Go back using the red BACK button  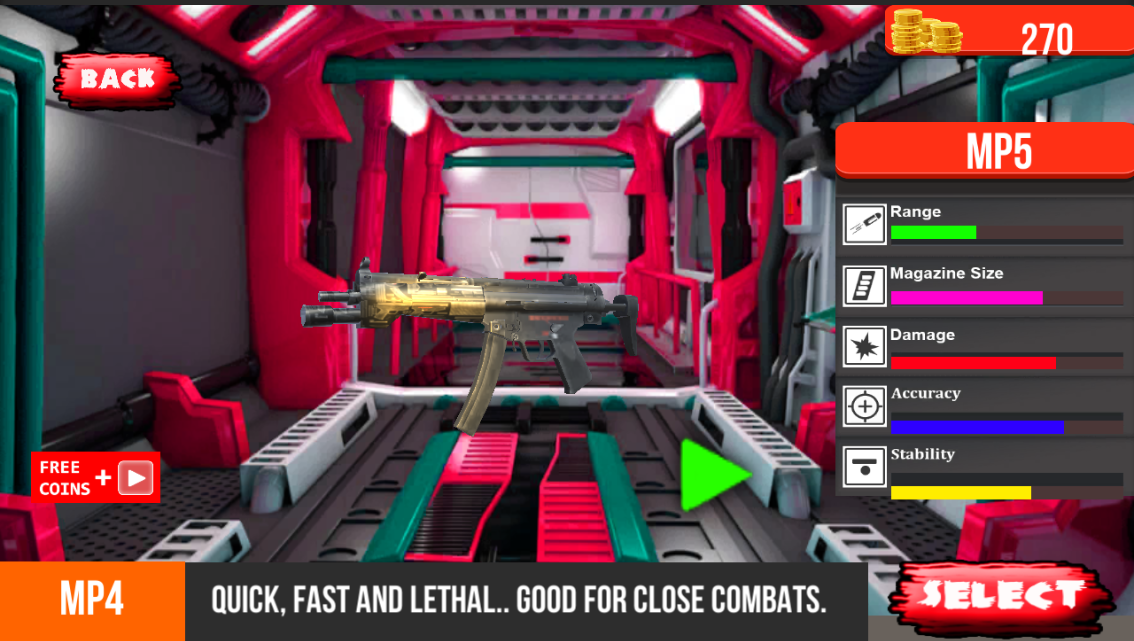point(117,78)
